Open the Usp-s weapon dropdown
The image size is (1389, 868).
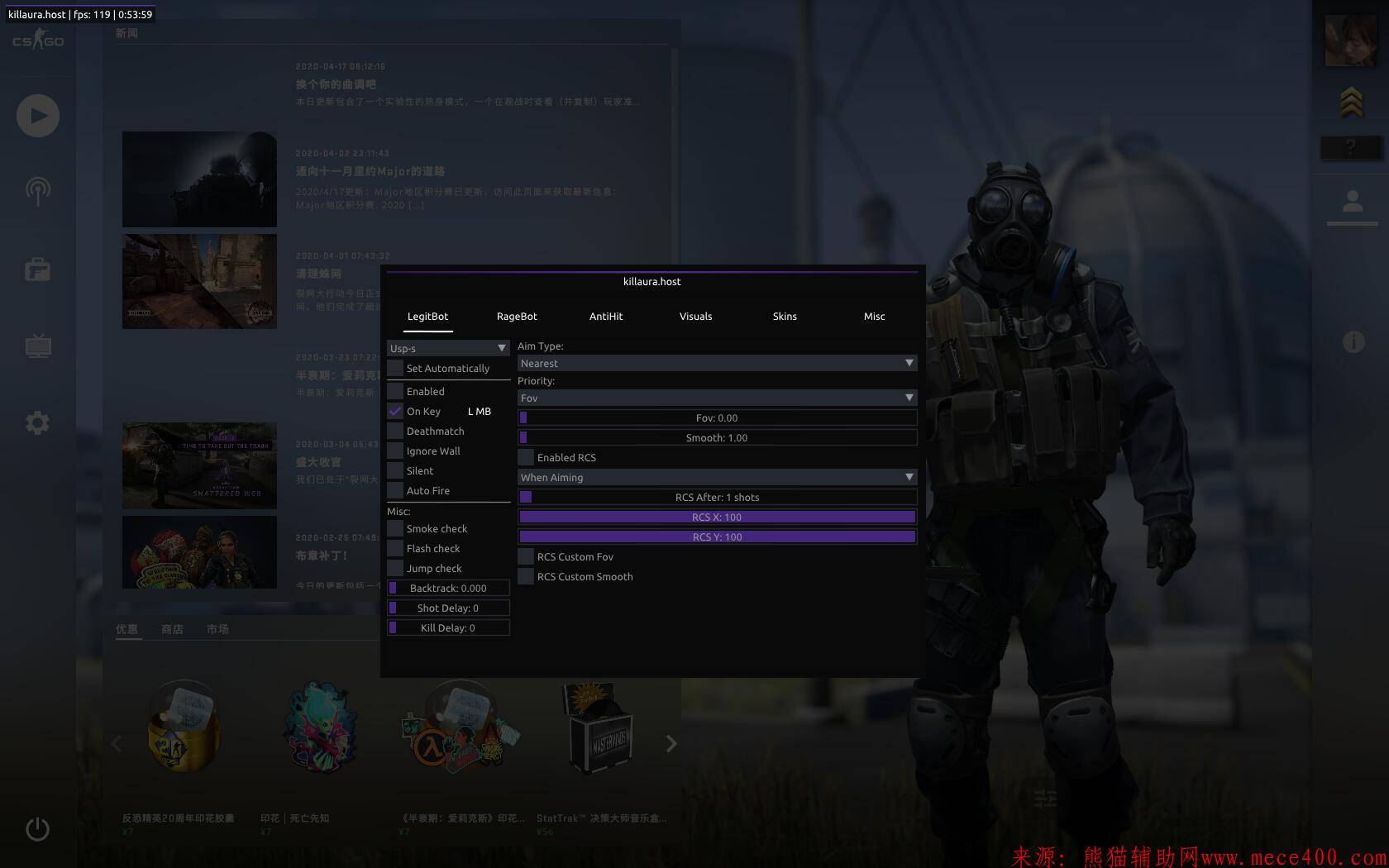coord(447,348)
